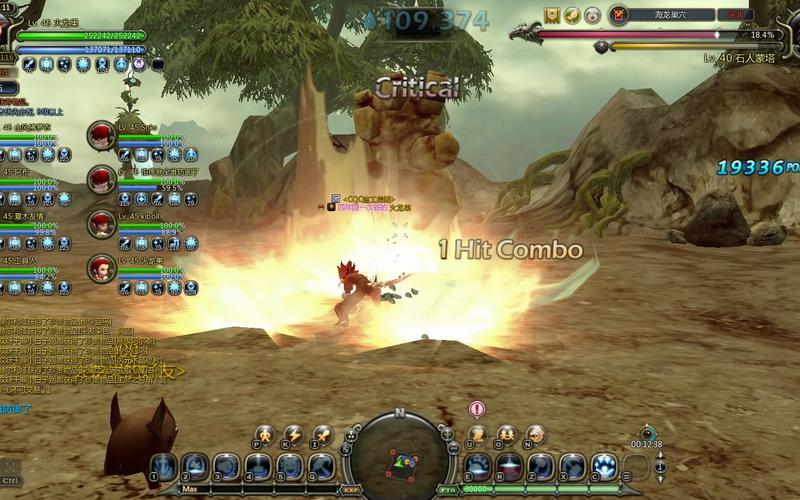Activate the skill bound to Q
Image resolution: width=800 pixels, height=500 pixels.
pos(322,466)
